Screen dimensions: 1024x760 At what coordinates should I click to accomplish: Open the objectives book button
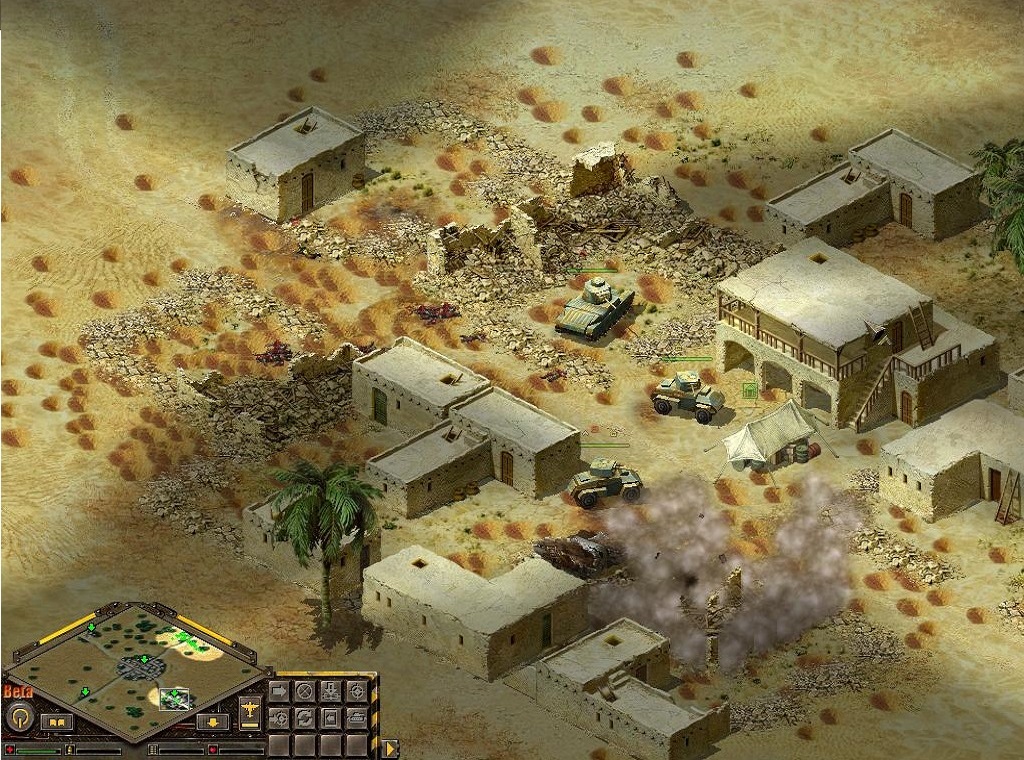55,721
